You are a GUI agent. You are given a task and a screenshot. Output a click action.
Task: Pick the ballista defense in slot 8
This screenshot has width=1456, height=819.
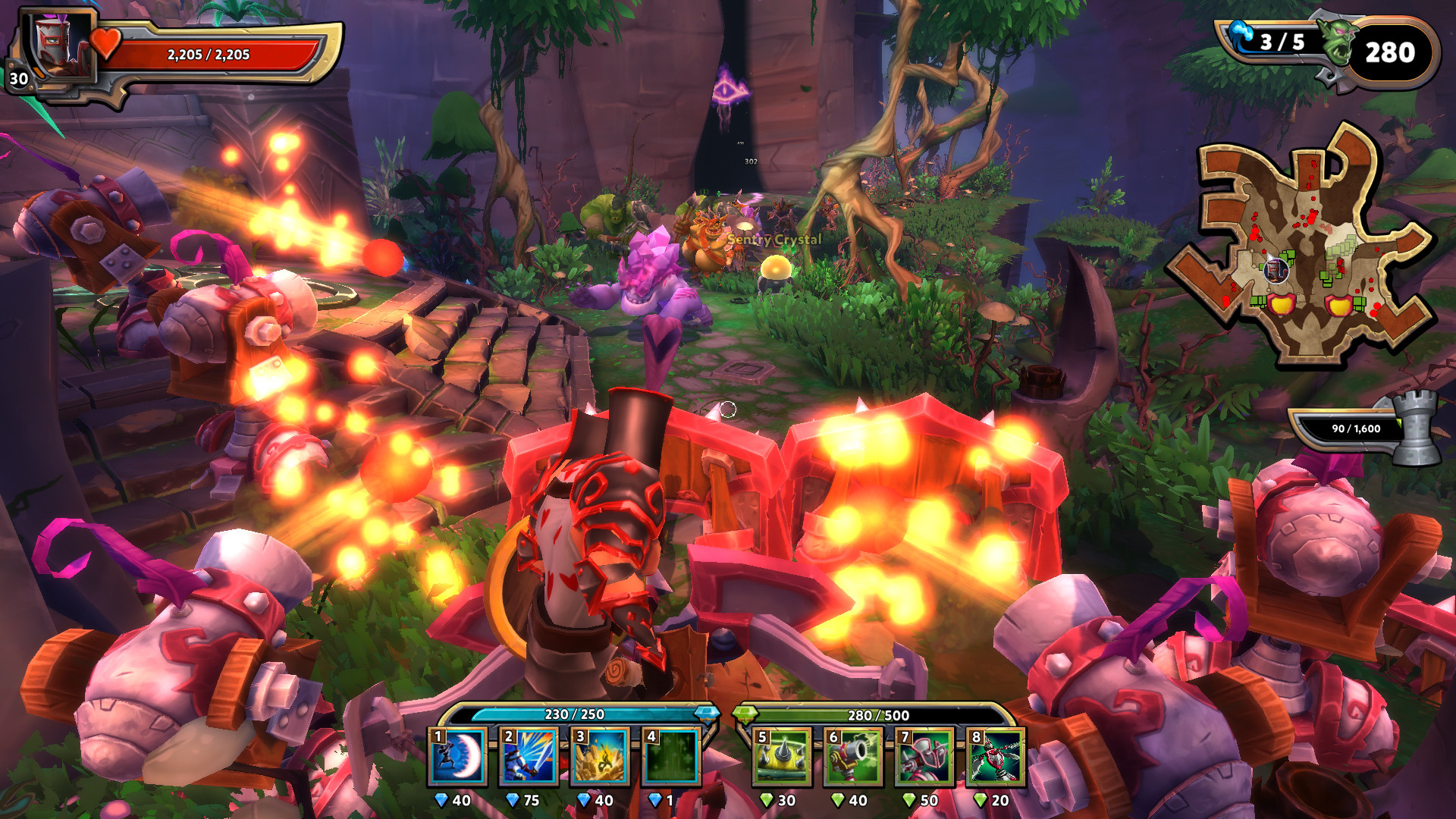(x=996, y=757)
